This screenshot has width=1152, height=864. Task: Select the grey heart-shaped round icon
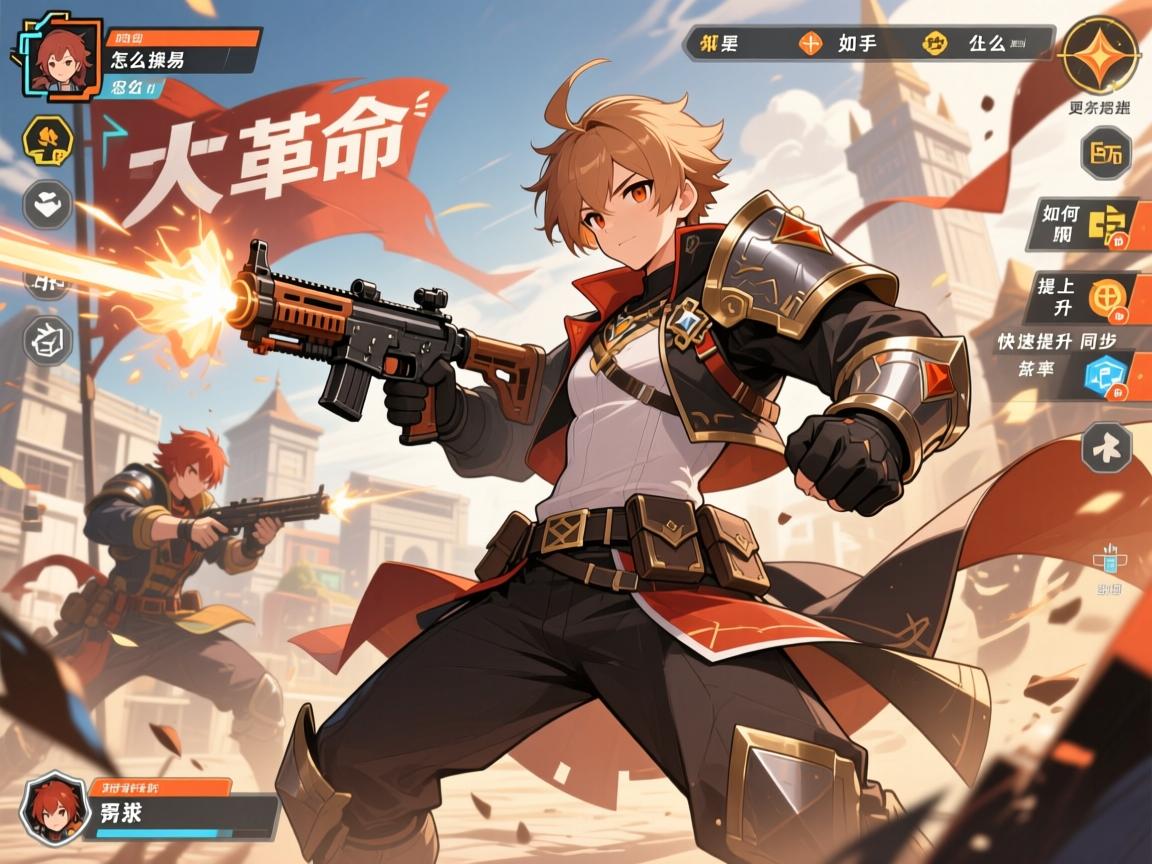(46, 204)
